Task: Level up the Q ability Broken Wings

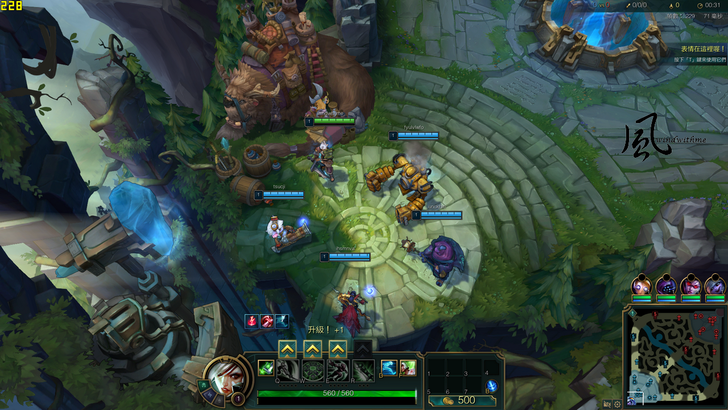Action: [286, 347]
